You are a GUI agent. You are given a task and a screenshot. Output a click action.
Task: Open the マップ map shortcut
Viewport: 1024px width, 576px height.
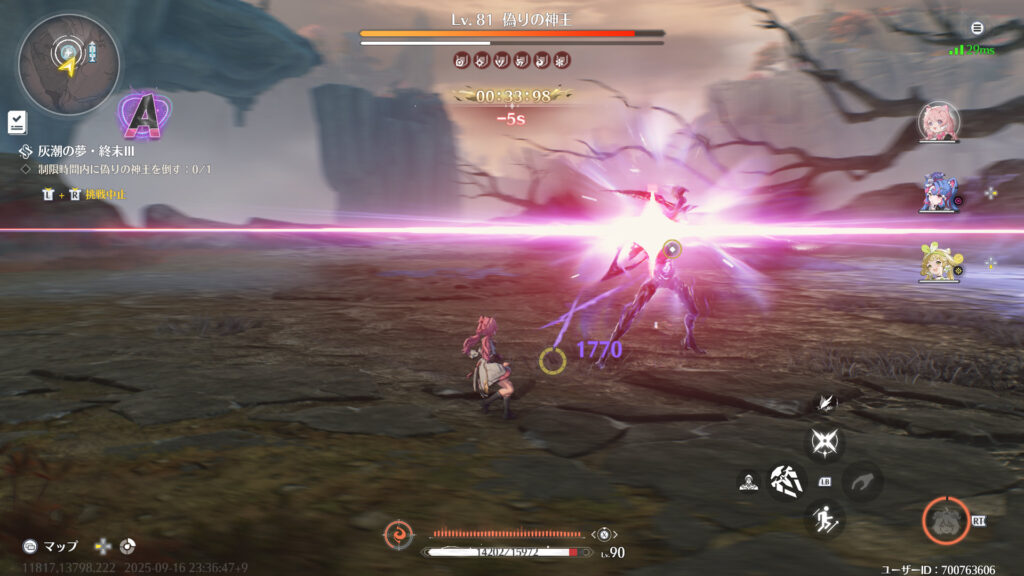click(x=51, y=546)
